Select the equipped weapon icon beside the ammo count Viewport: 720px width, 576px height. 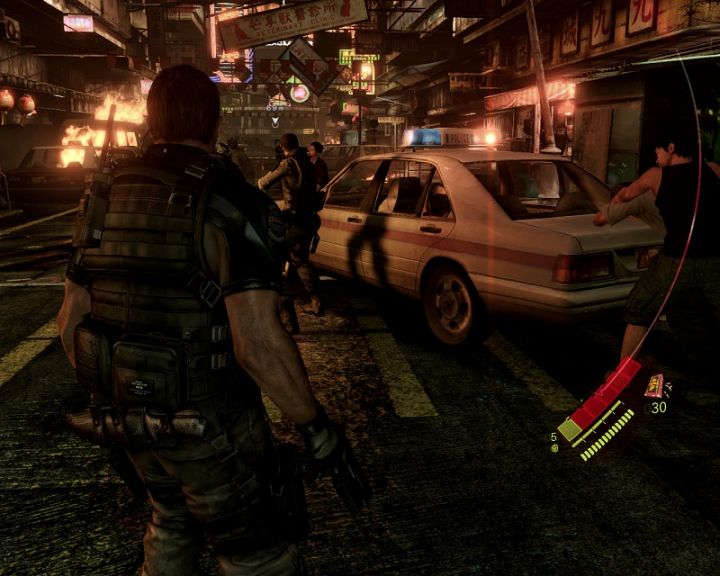(654, 385)
